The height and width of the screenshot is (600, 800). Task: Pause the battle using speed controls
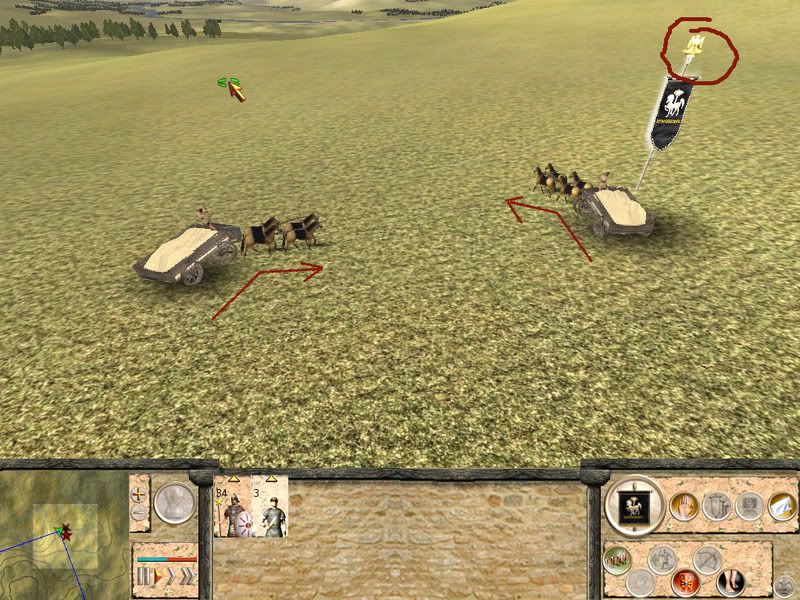pos(142,577)
